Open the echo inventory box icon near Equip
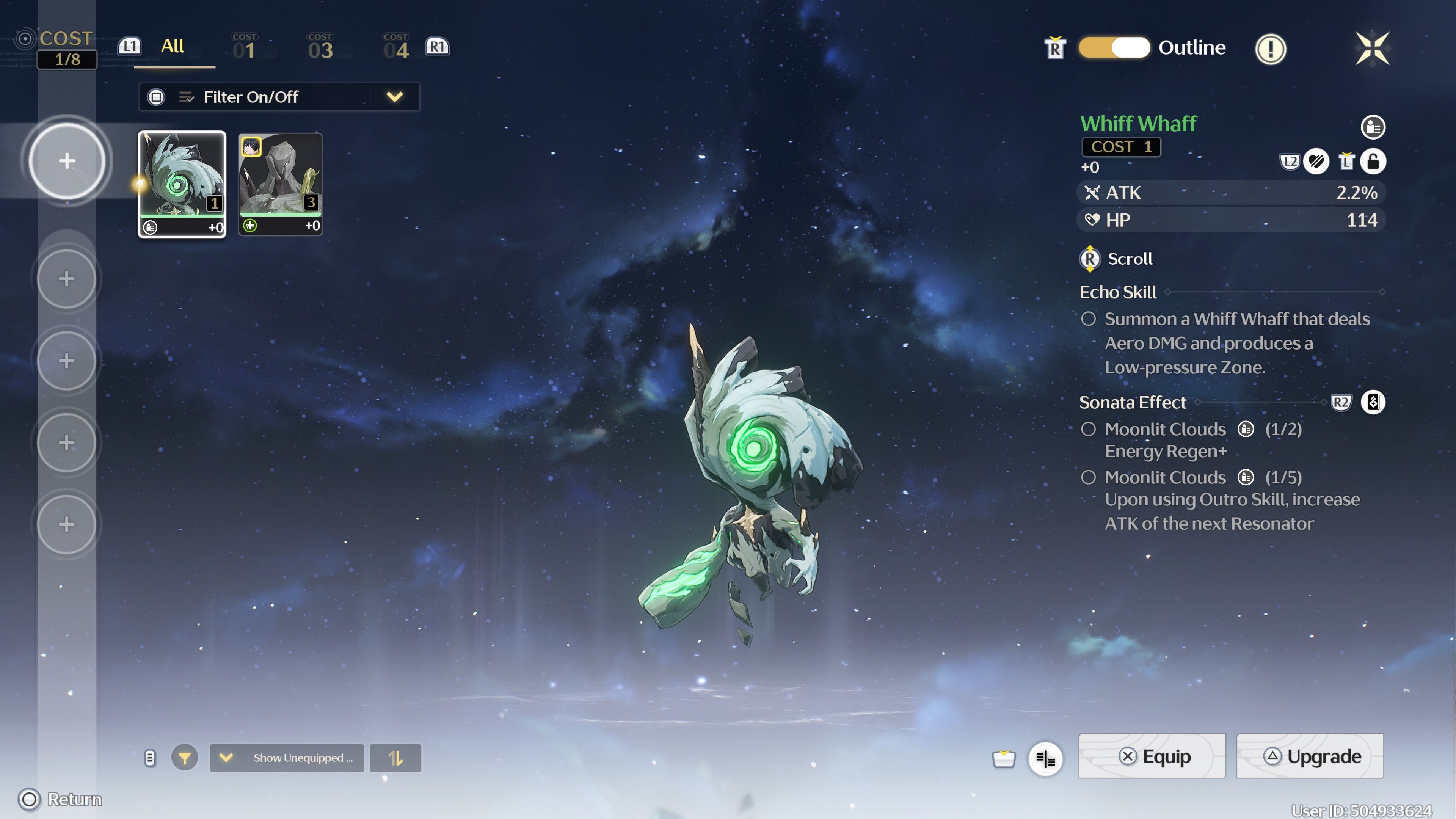Viewport: 1456px width, 819px height. click(1003, 758)
